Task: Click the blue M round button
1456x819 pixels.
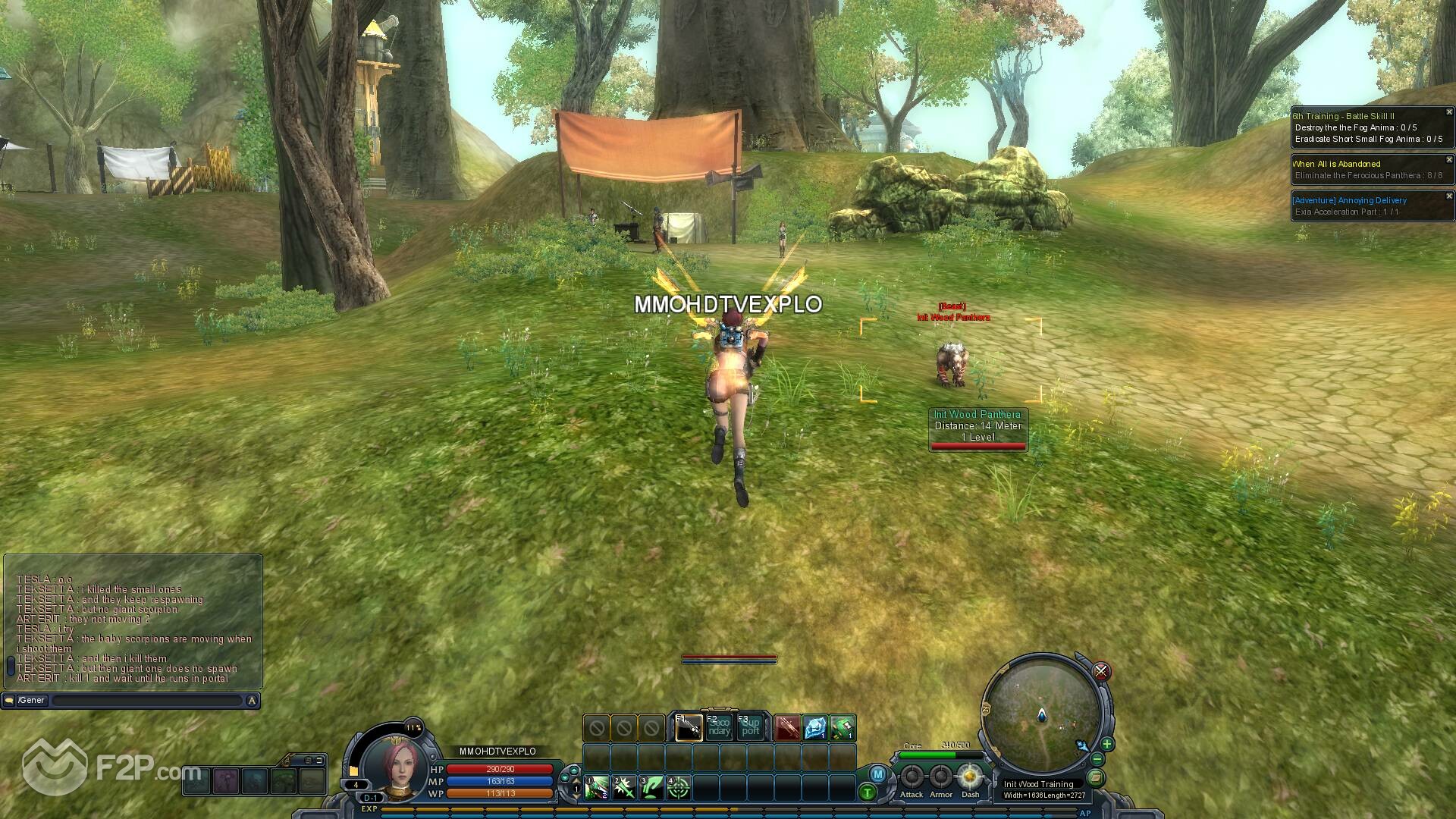Action: tap(877, 774)
